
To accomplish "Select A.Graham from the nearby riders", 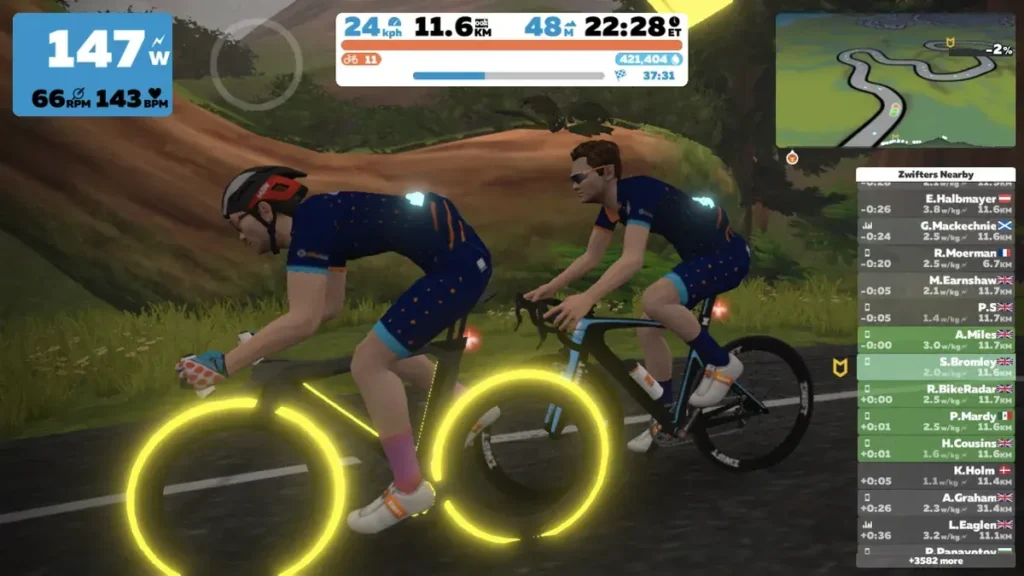I will pyautogui.click(x=935, y=502).
